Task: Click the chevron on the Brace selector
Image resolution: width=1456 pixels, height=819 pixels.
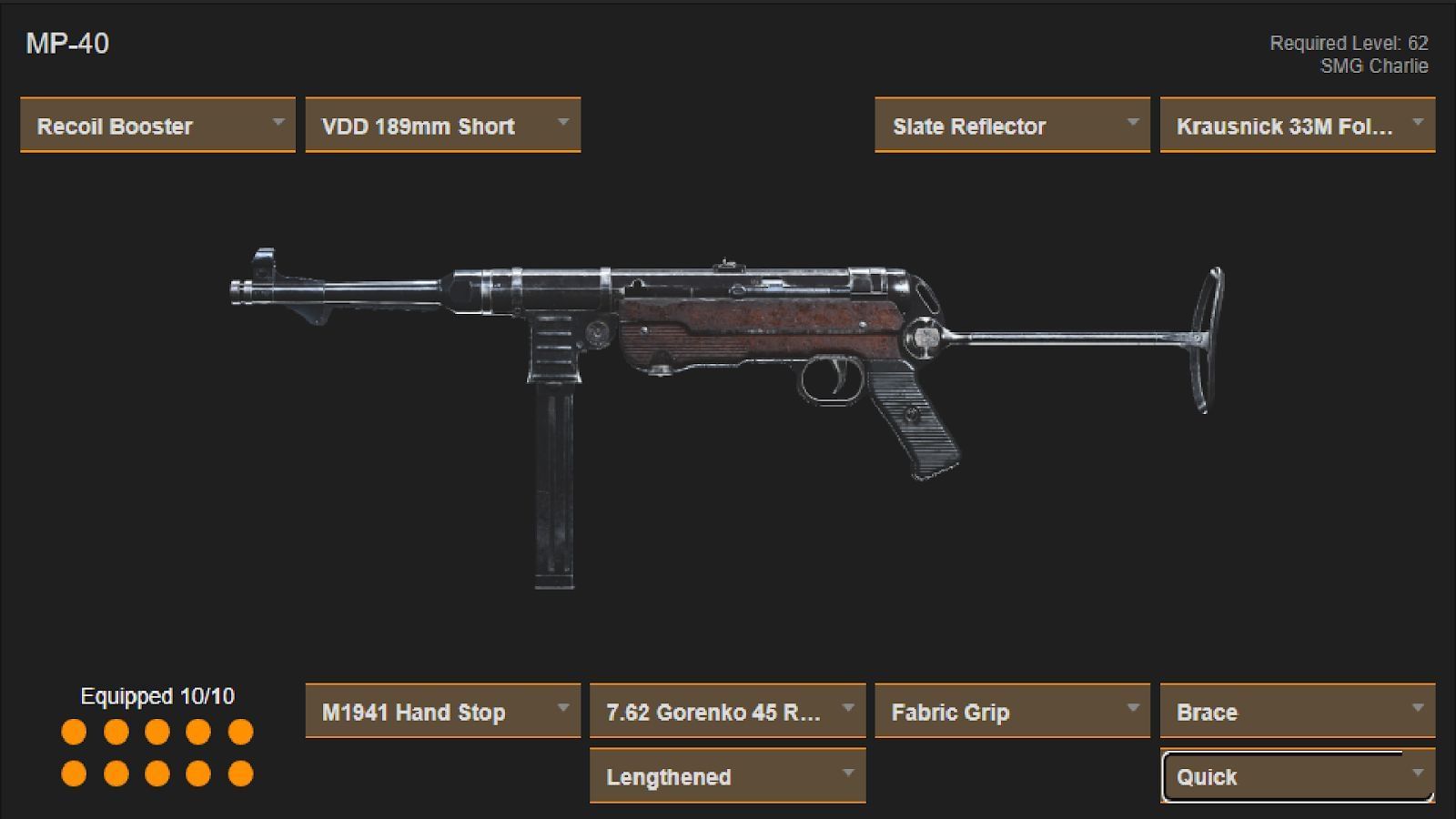Action: point(1418,708)
